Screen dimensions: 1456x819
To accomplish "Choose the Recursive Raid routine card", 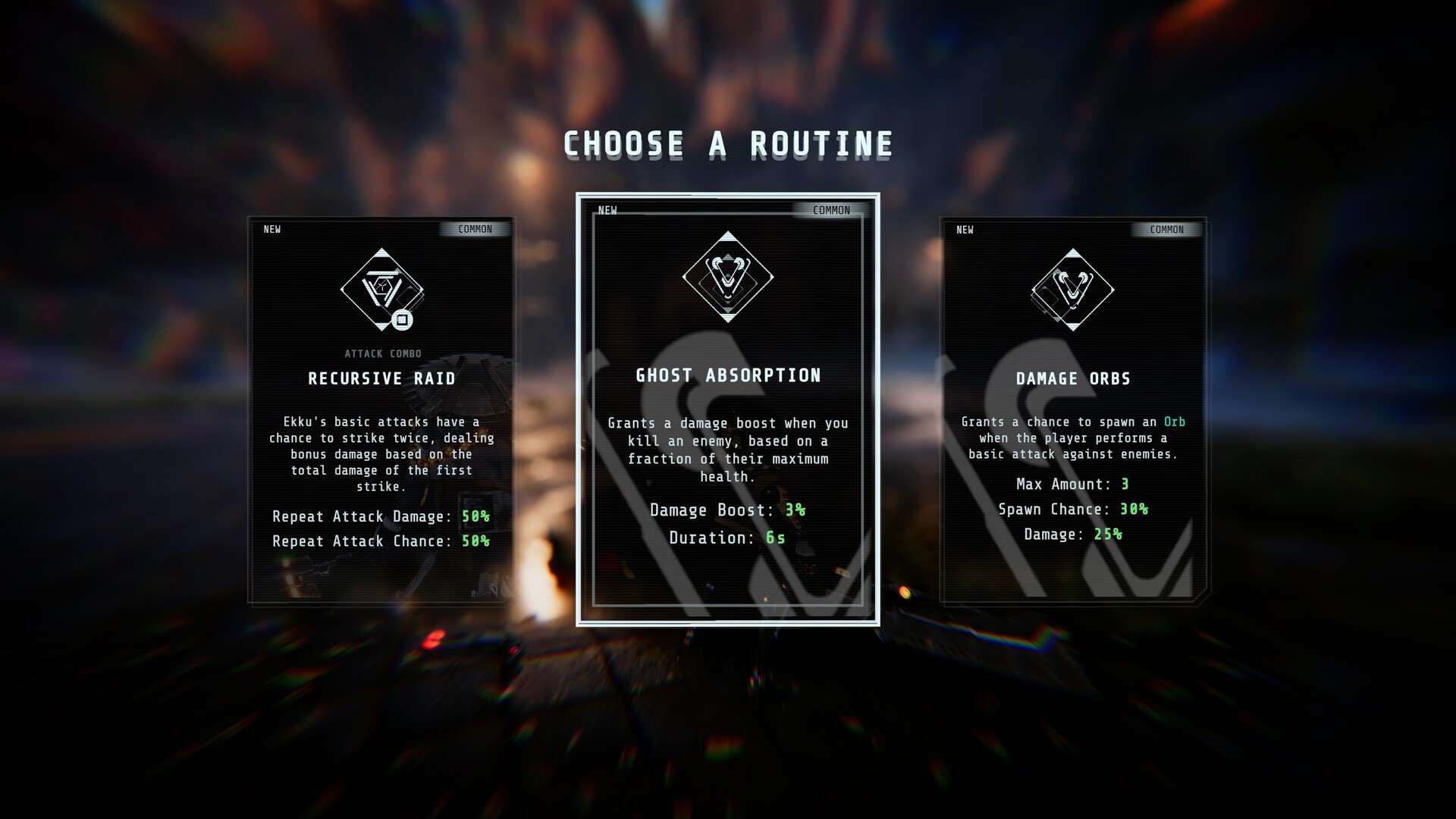I will pos(381,410).
